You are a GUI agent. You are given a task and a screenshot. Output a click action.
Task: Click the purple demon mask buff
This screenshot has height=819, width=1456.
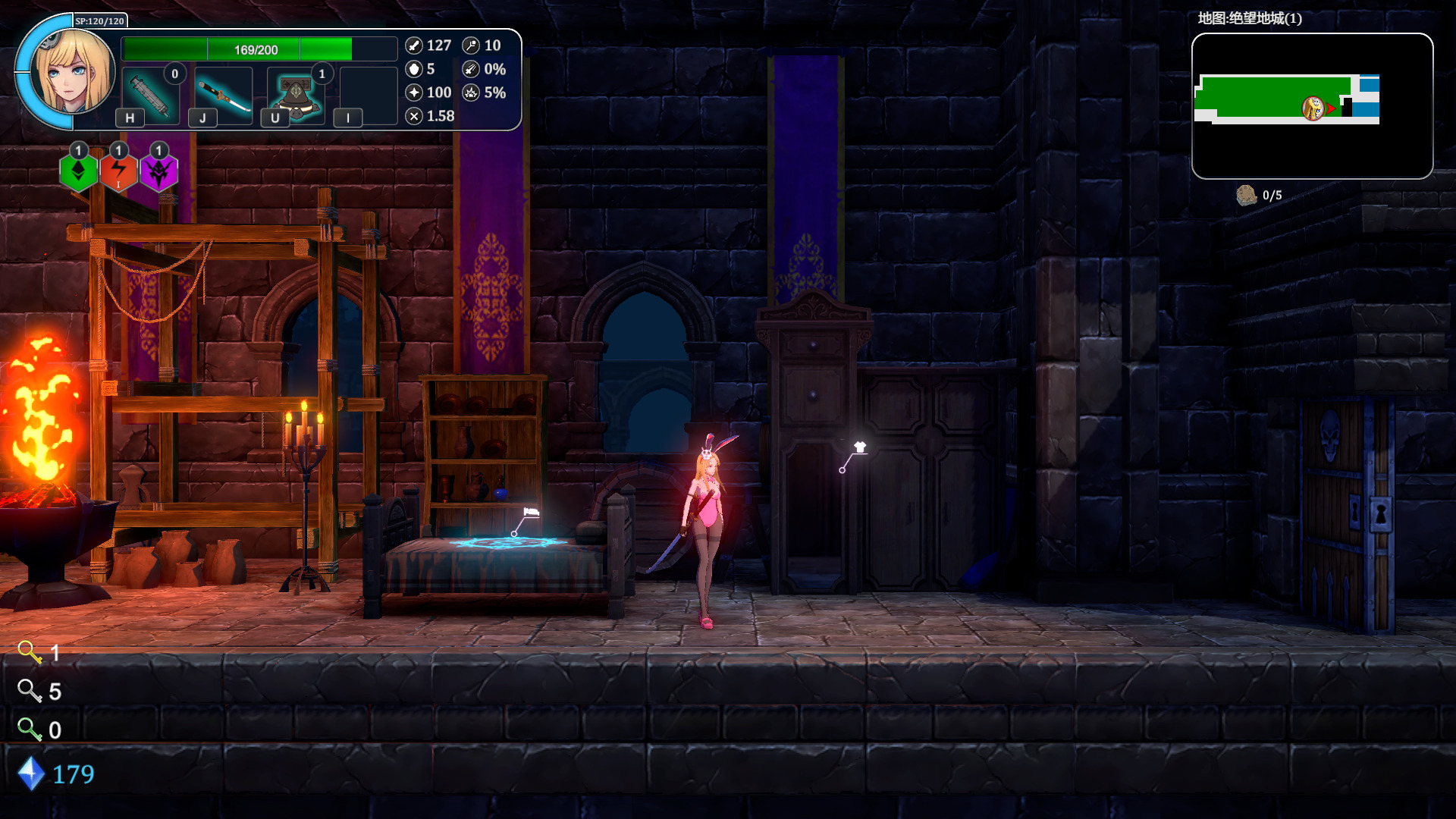pos(158,172)
